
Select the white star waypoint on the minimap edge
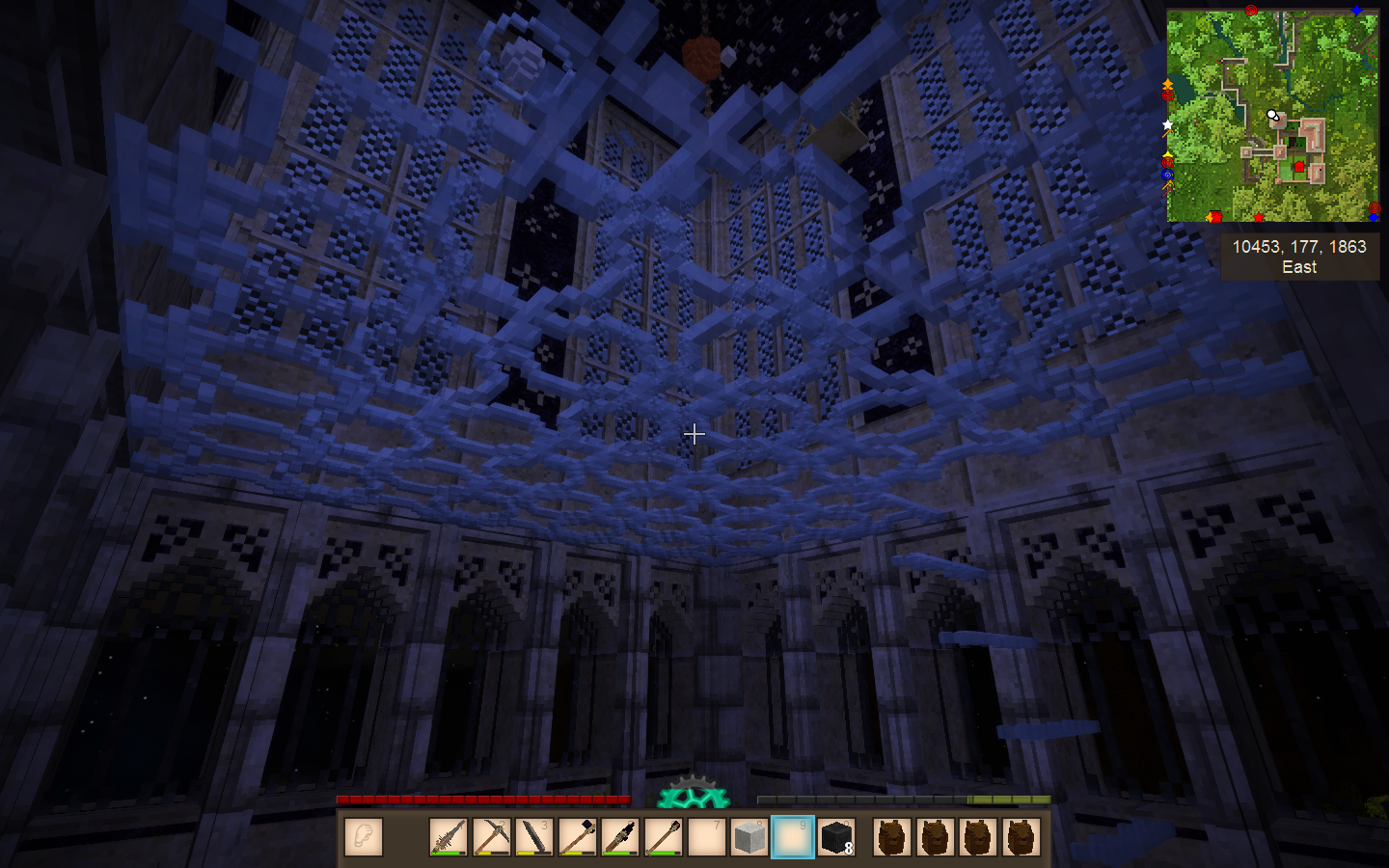pos(1168,125)
